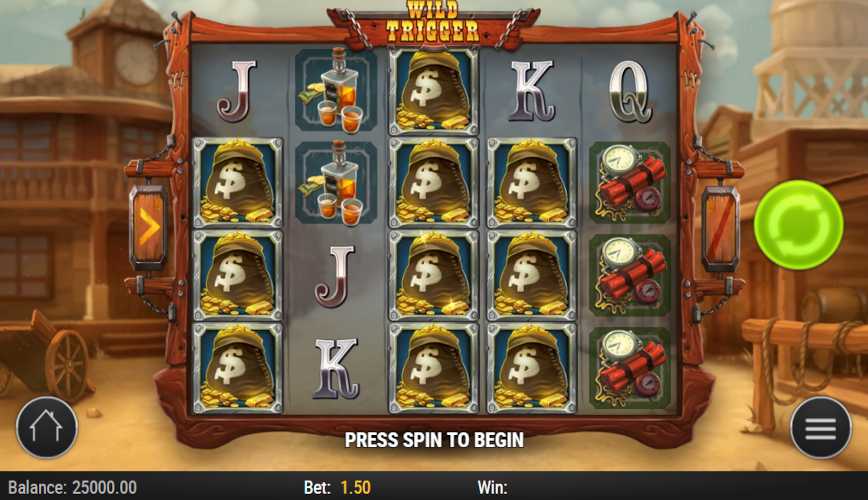This screenshot has width=868, height=500.
Task: Spin the reels with the green button
Action: coord(798,225)
